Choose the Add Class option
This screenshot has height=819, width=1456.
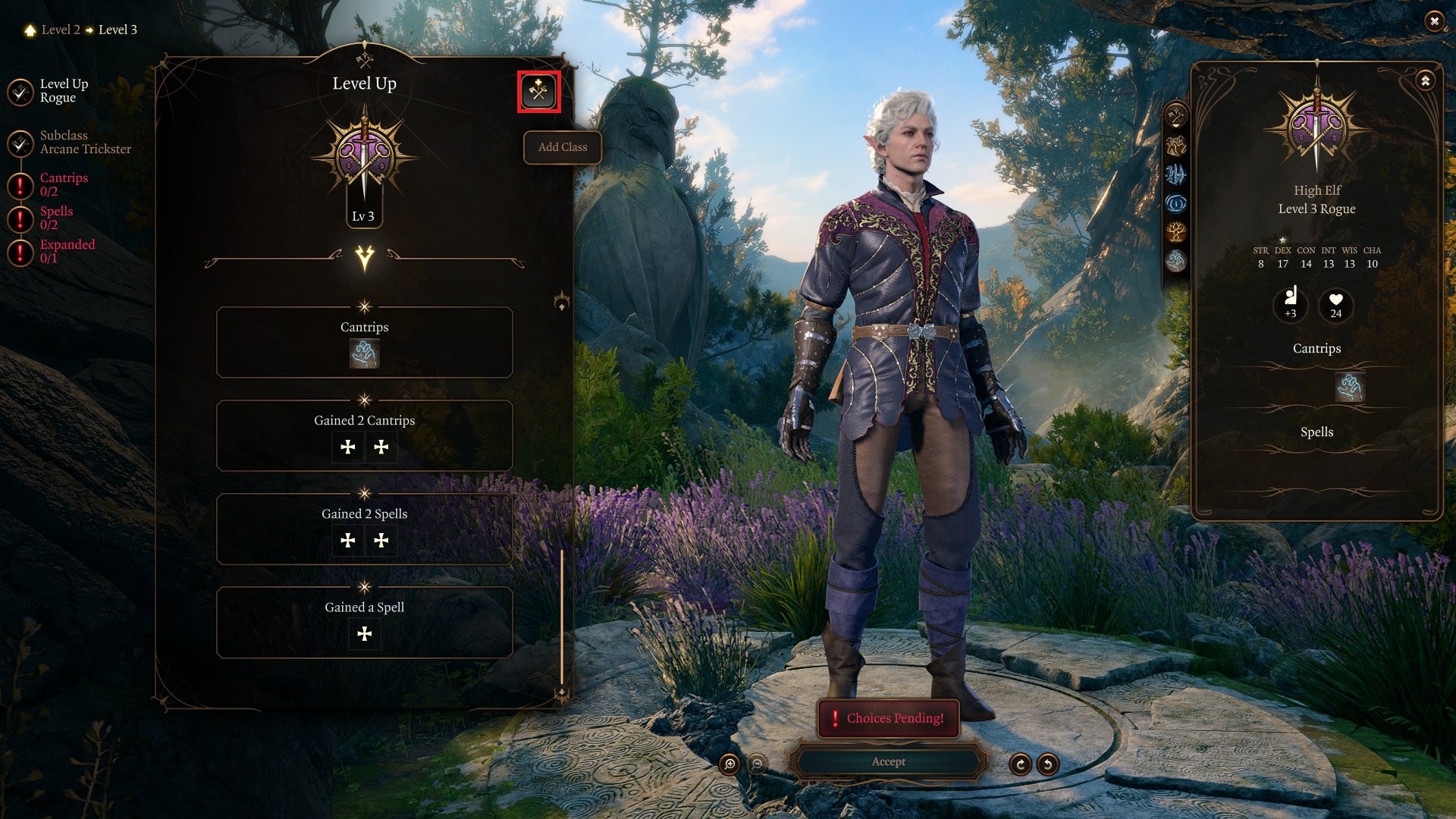[x=562, y=147]
